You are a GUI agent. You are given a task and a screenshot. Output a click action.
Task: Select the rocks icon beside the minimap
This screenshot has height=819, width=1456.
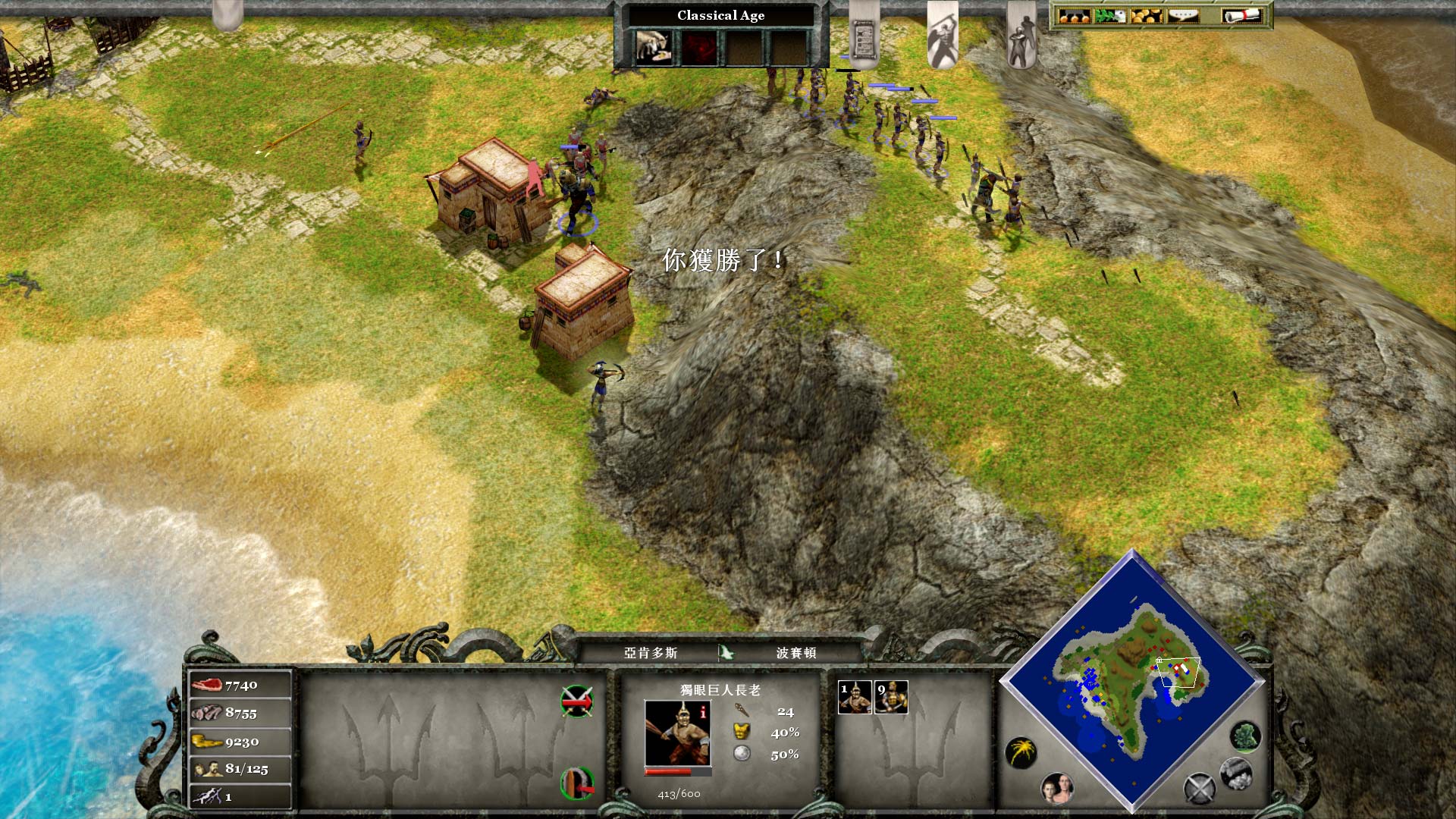(x=1235, y=775)
